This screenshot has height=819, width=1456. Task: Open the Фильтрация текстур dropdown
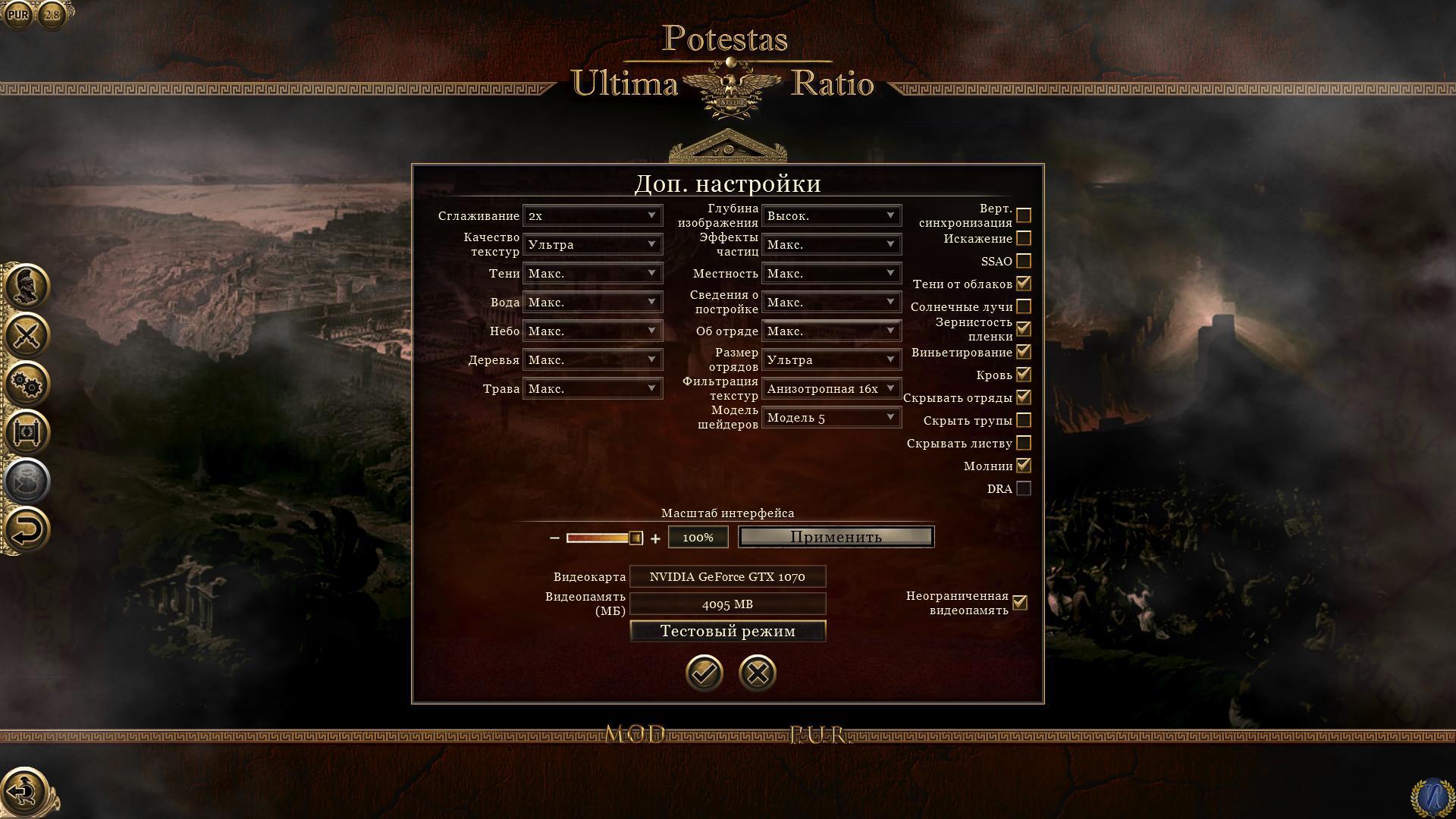click(x=831, y=388)
